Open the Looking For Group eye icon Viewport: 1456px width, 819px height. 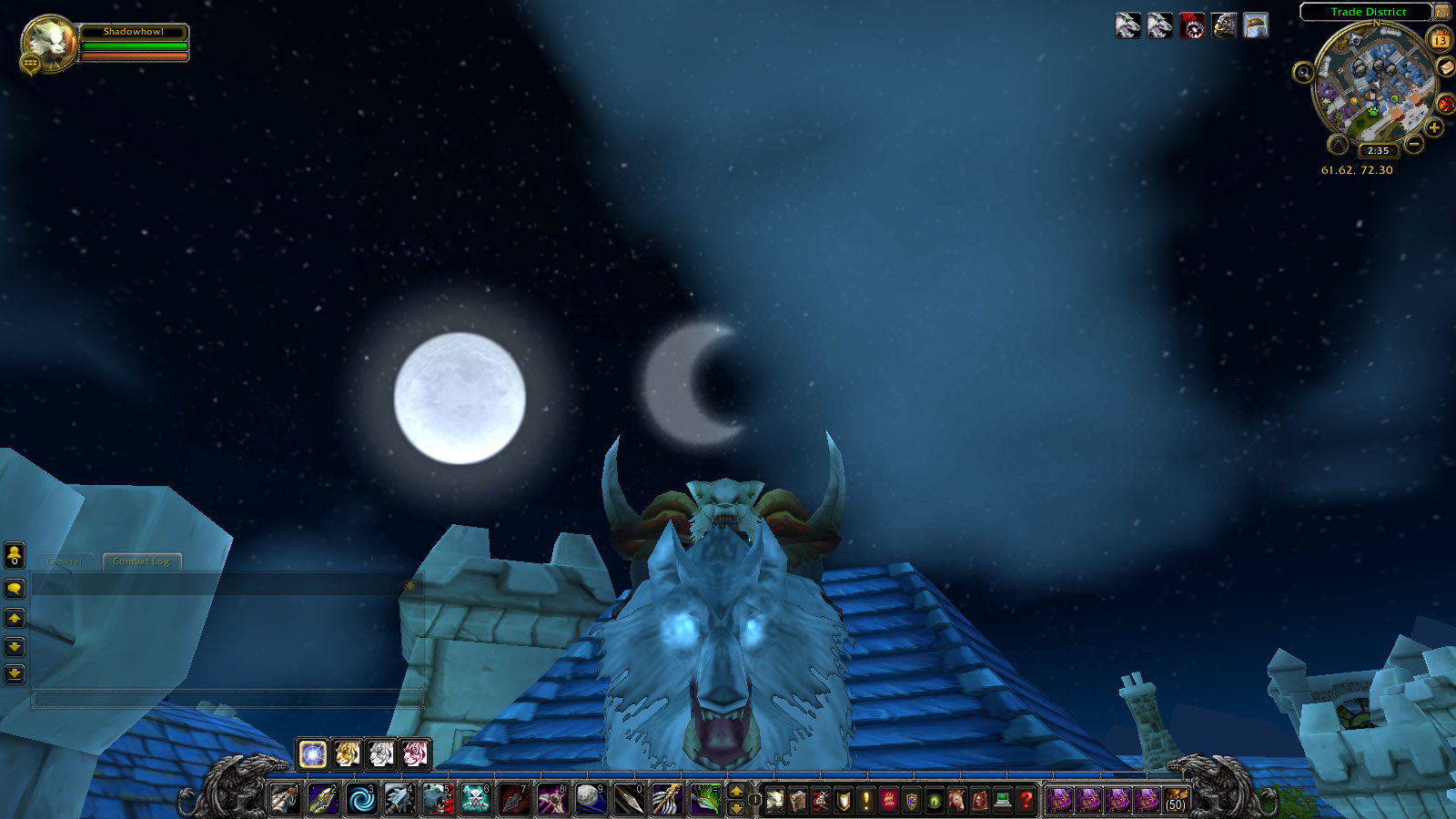coord(934,799)
